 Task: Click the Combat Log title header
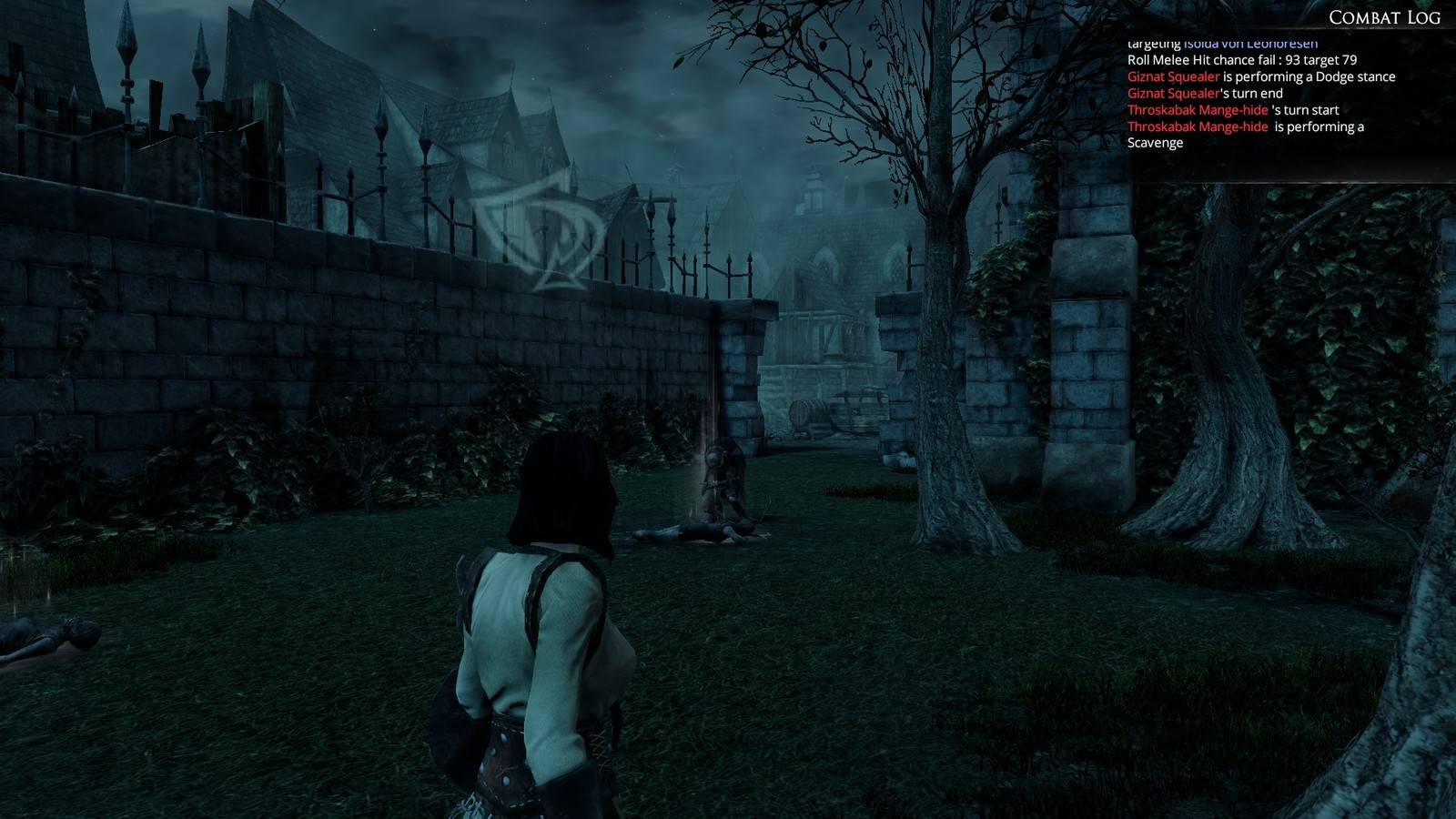point(1383,17)
